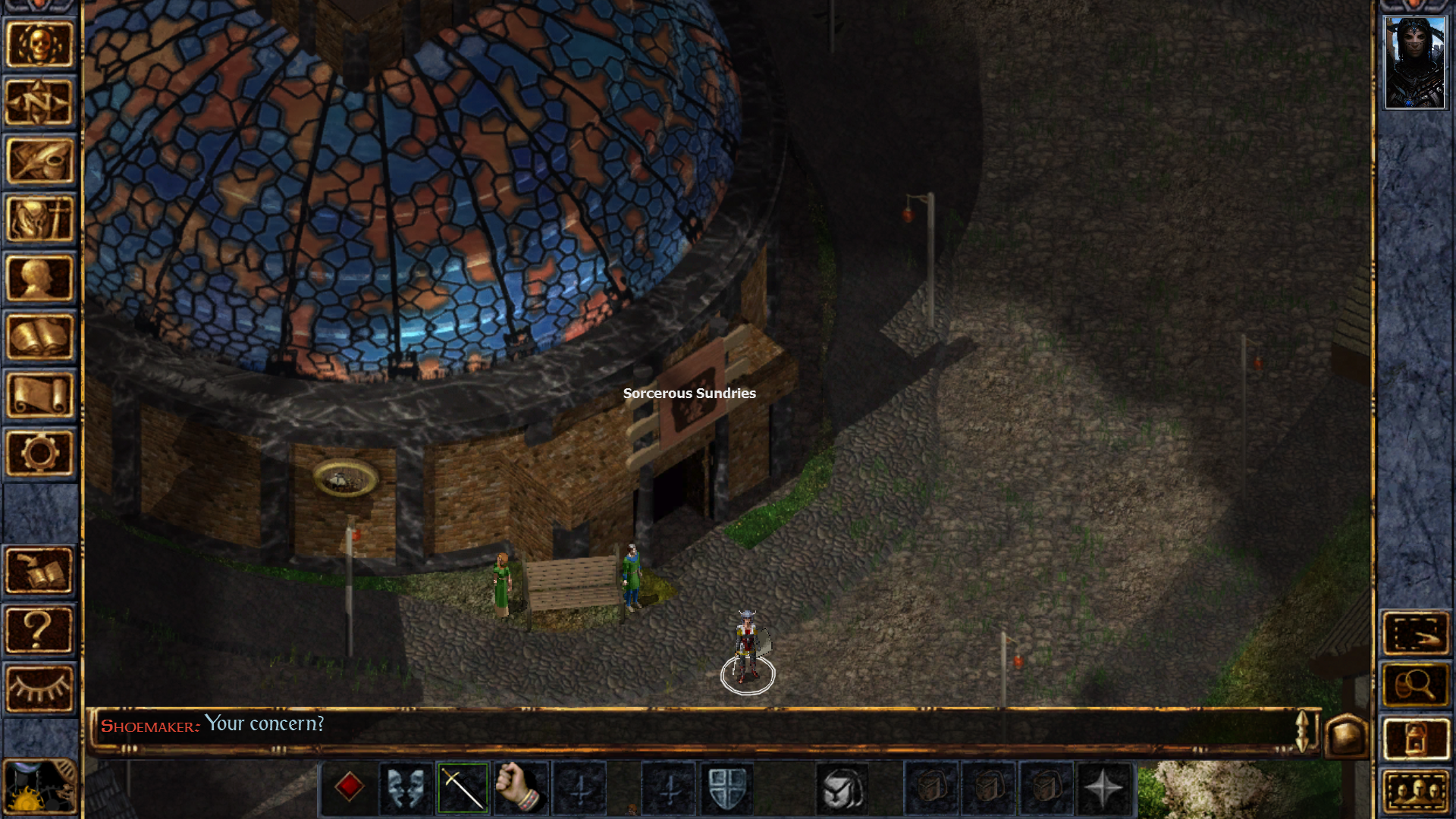The width and height of the screenshot is (1456, 819).
Task: Select the fist unarmed attack action
Action: tap(517, 789)
